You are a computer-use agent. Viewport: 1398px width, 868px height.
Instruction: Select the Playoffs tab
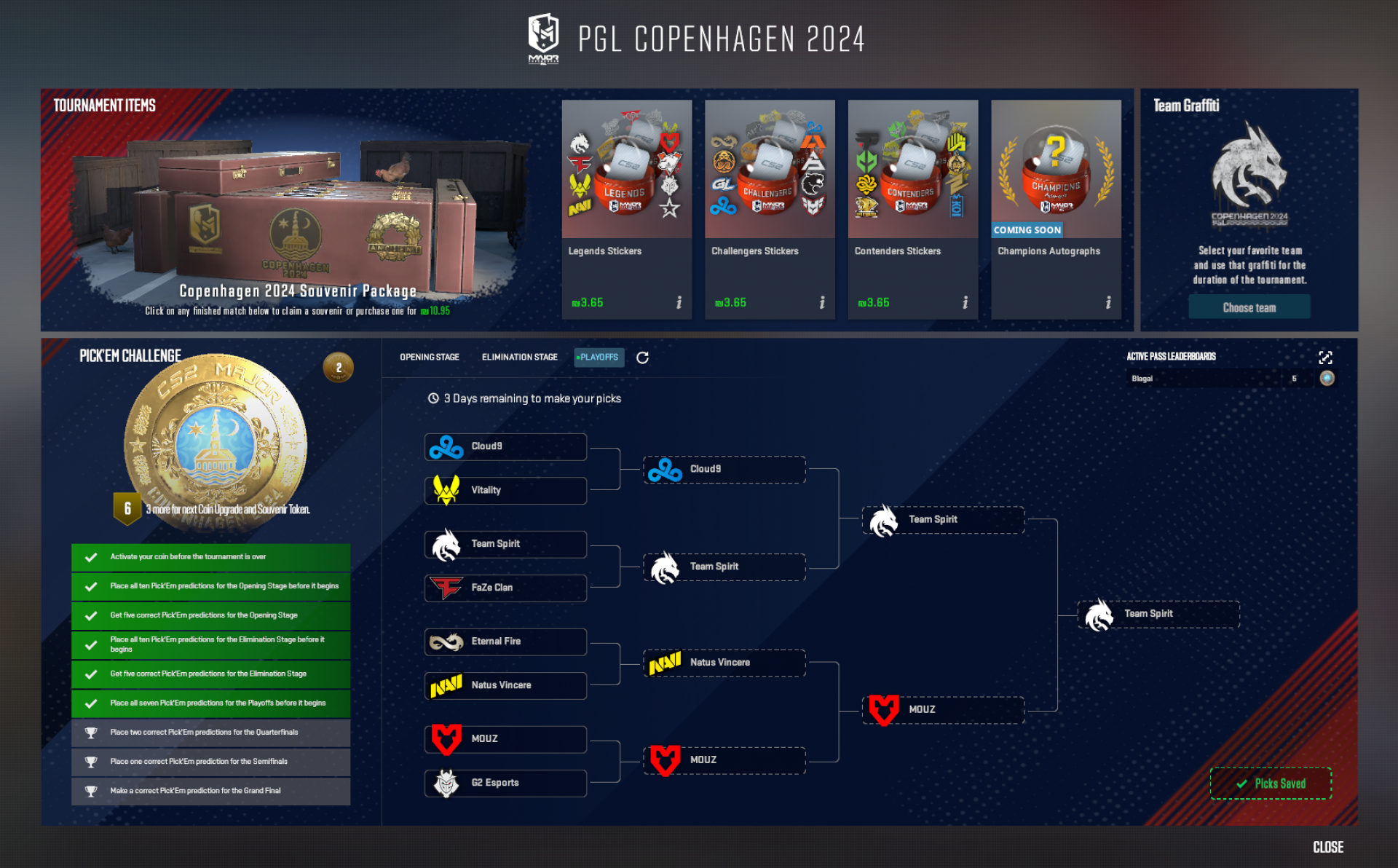tap(599, 358)
